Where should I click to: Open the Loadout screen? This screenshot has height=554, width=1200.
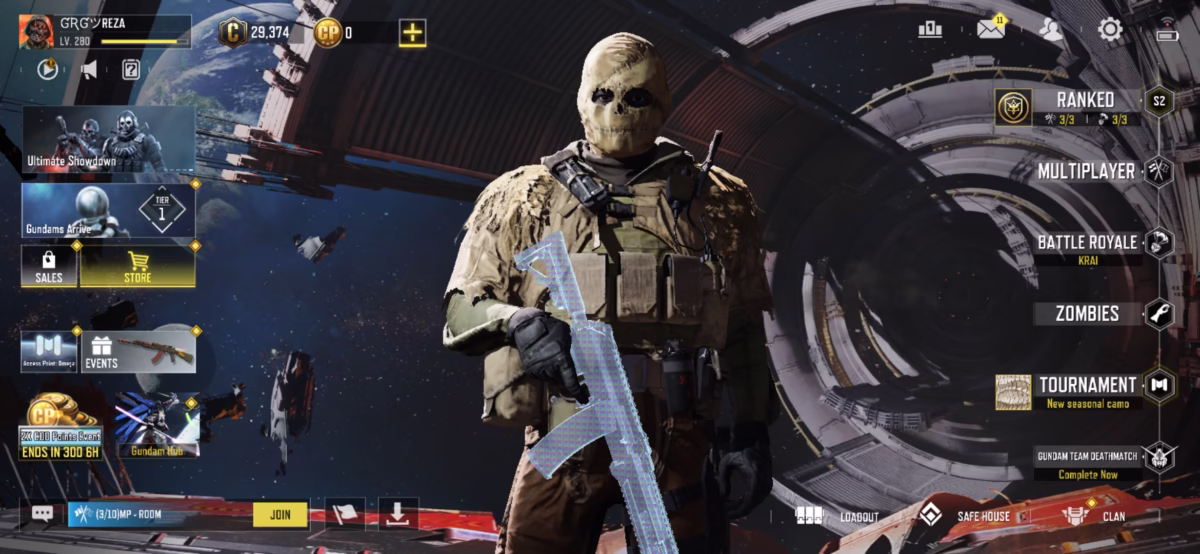tap(838, 516)
